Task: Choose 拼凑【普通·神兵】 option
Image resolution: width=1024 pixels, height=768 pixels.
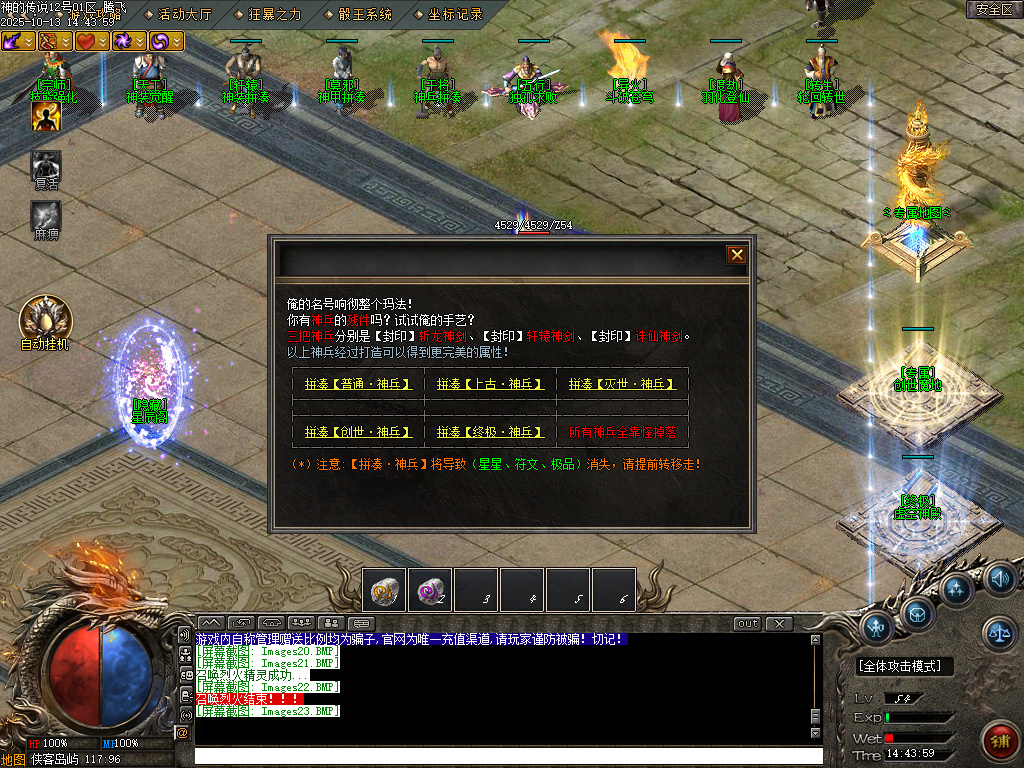Action: coord(358,383)
